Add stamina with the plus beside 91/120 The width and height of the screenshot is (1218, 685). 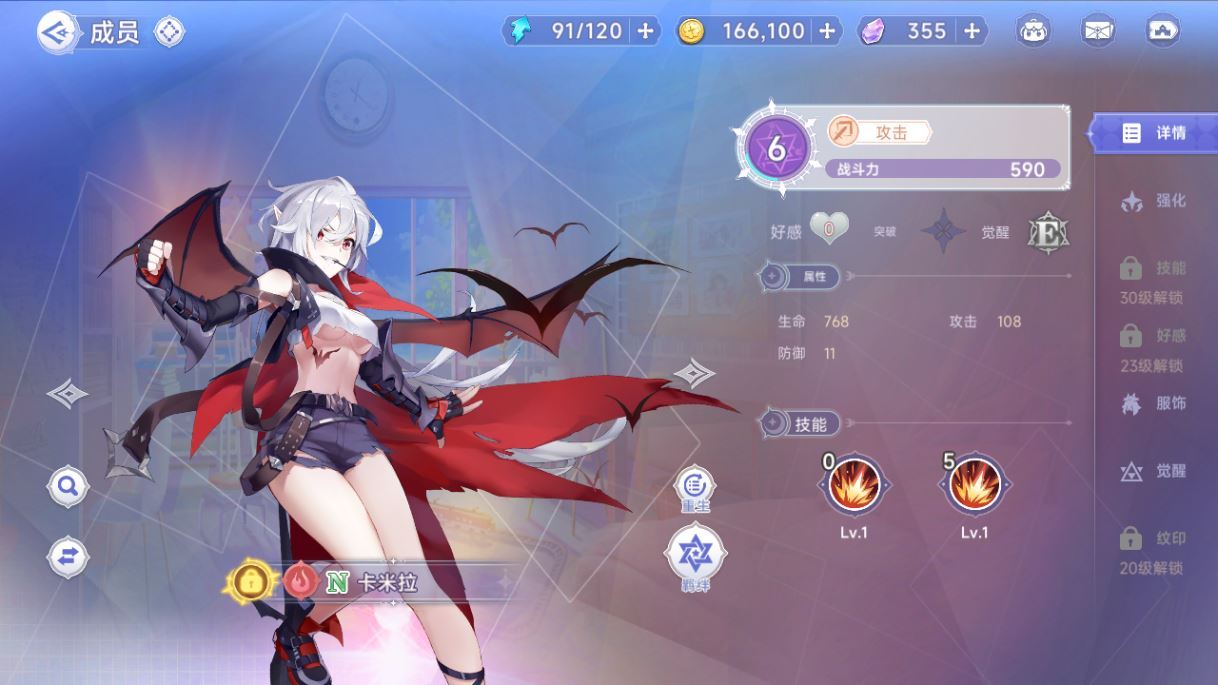[x=646, y=31]
